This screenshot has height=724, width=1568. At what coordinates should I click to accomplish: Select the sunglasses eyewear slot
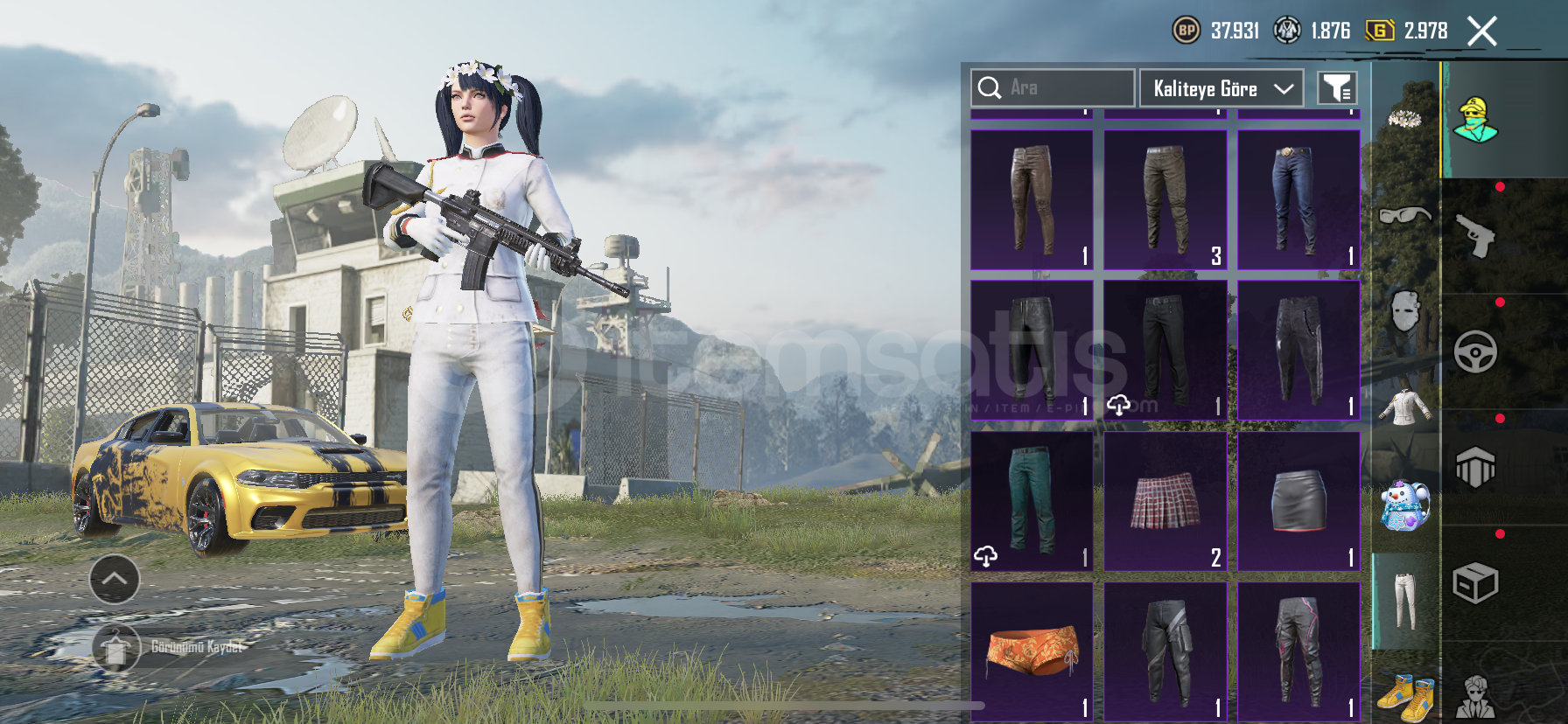(x=1404, y=215)
